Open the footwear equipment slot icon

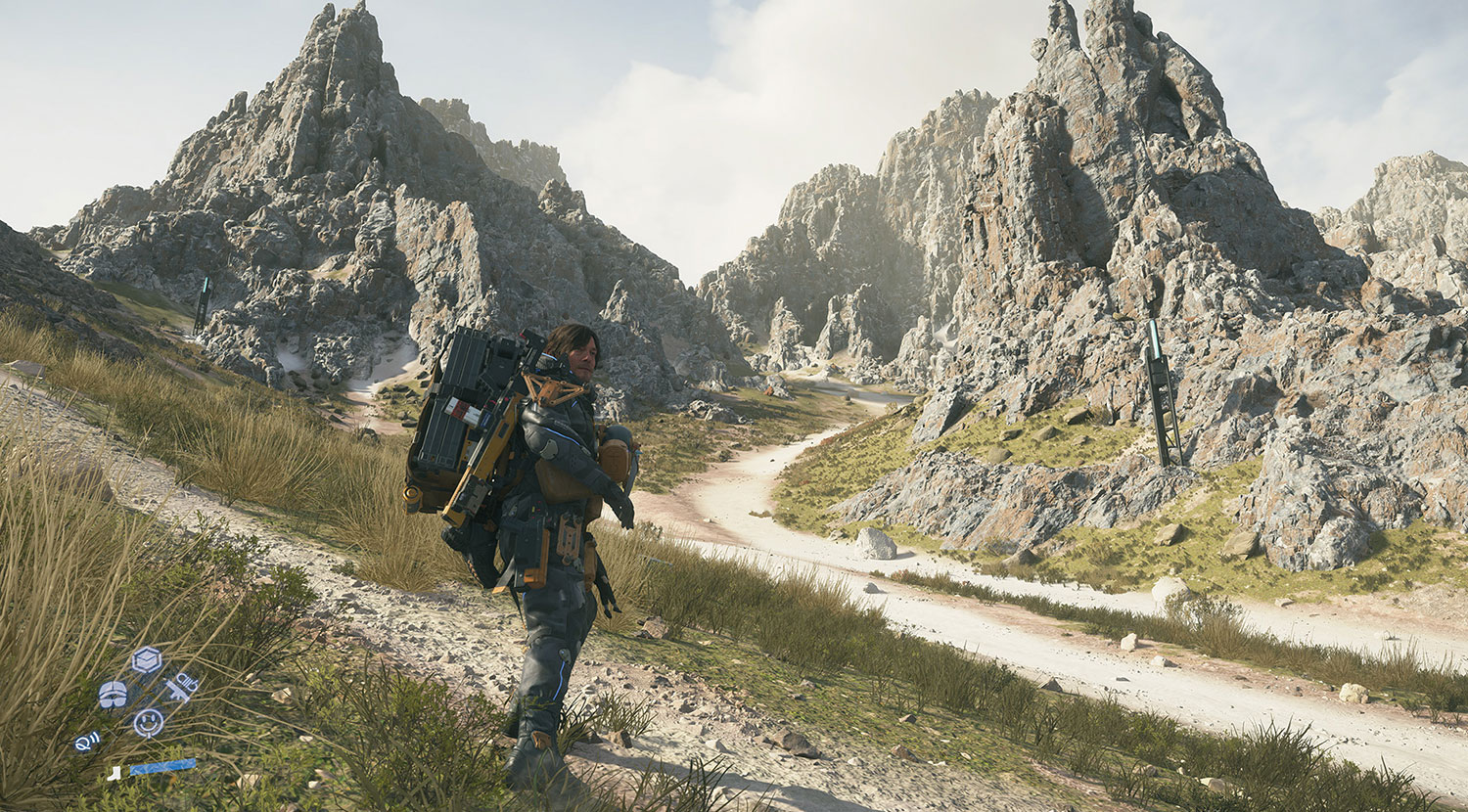click(113, 695)
